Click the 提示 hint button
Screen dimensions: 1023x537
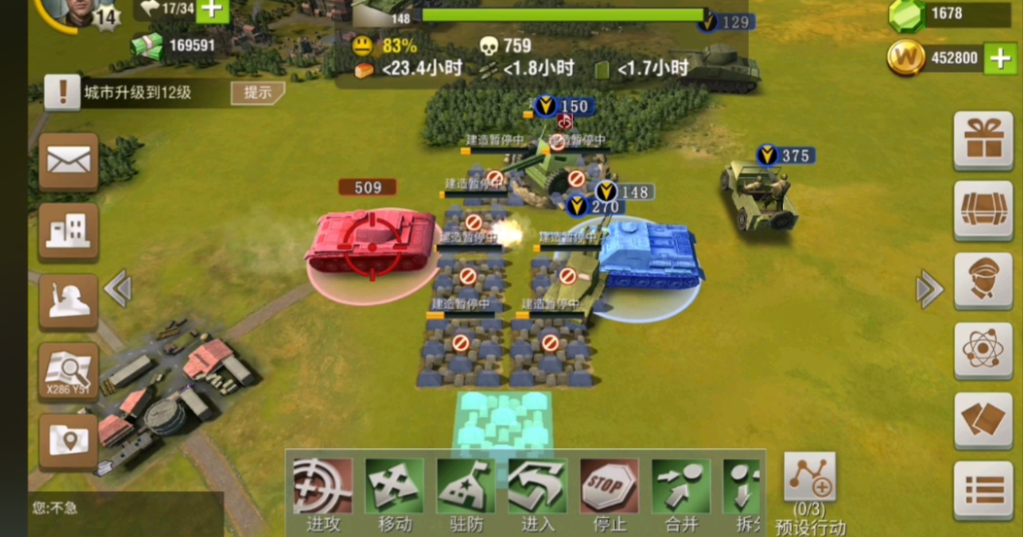257,94
